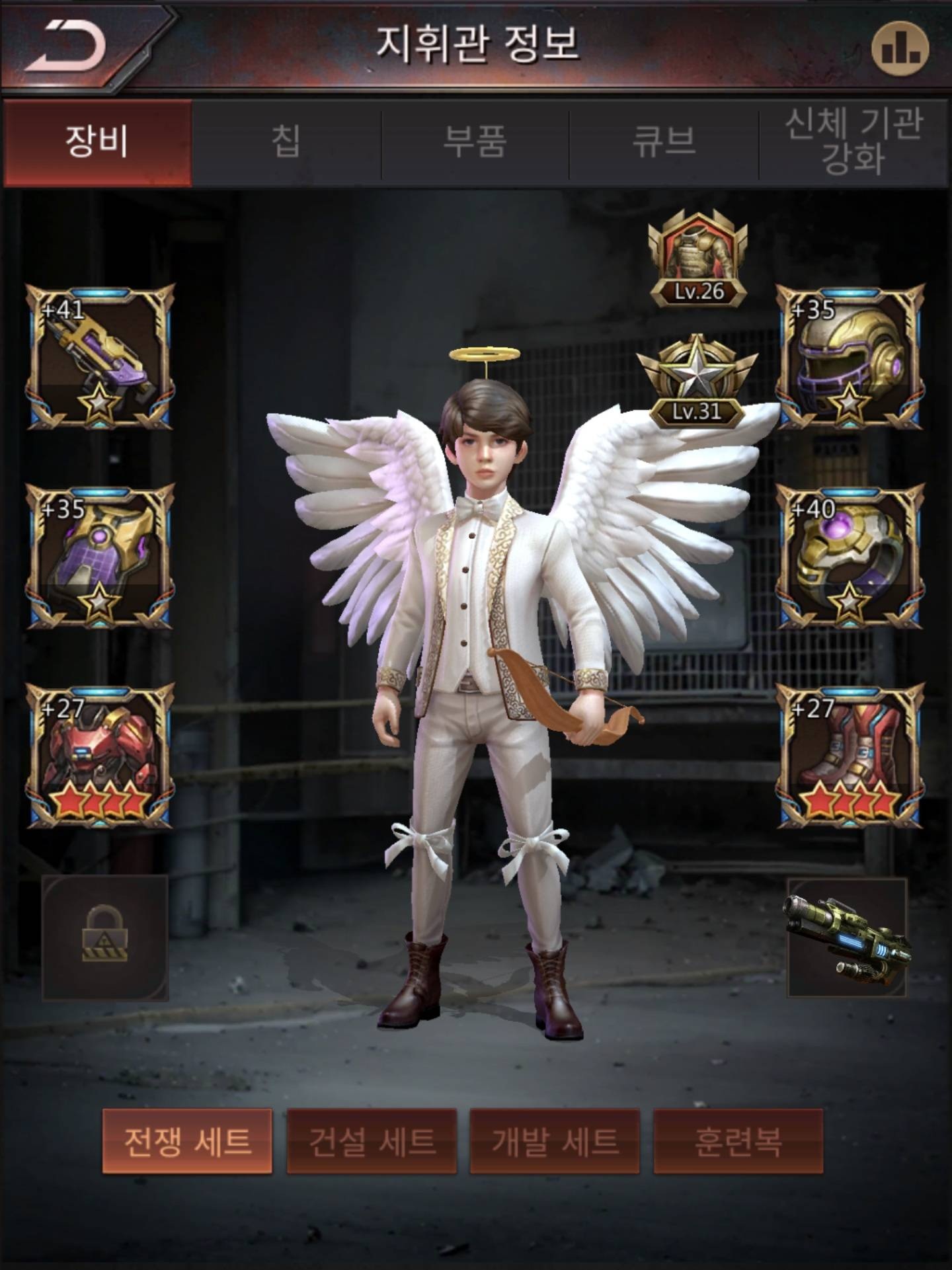Choose the 훈련복 outfit button

coord(738,1142)
